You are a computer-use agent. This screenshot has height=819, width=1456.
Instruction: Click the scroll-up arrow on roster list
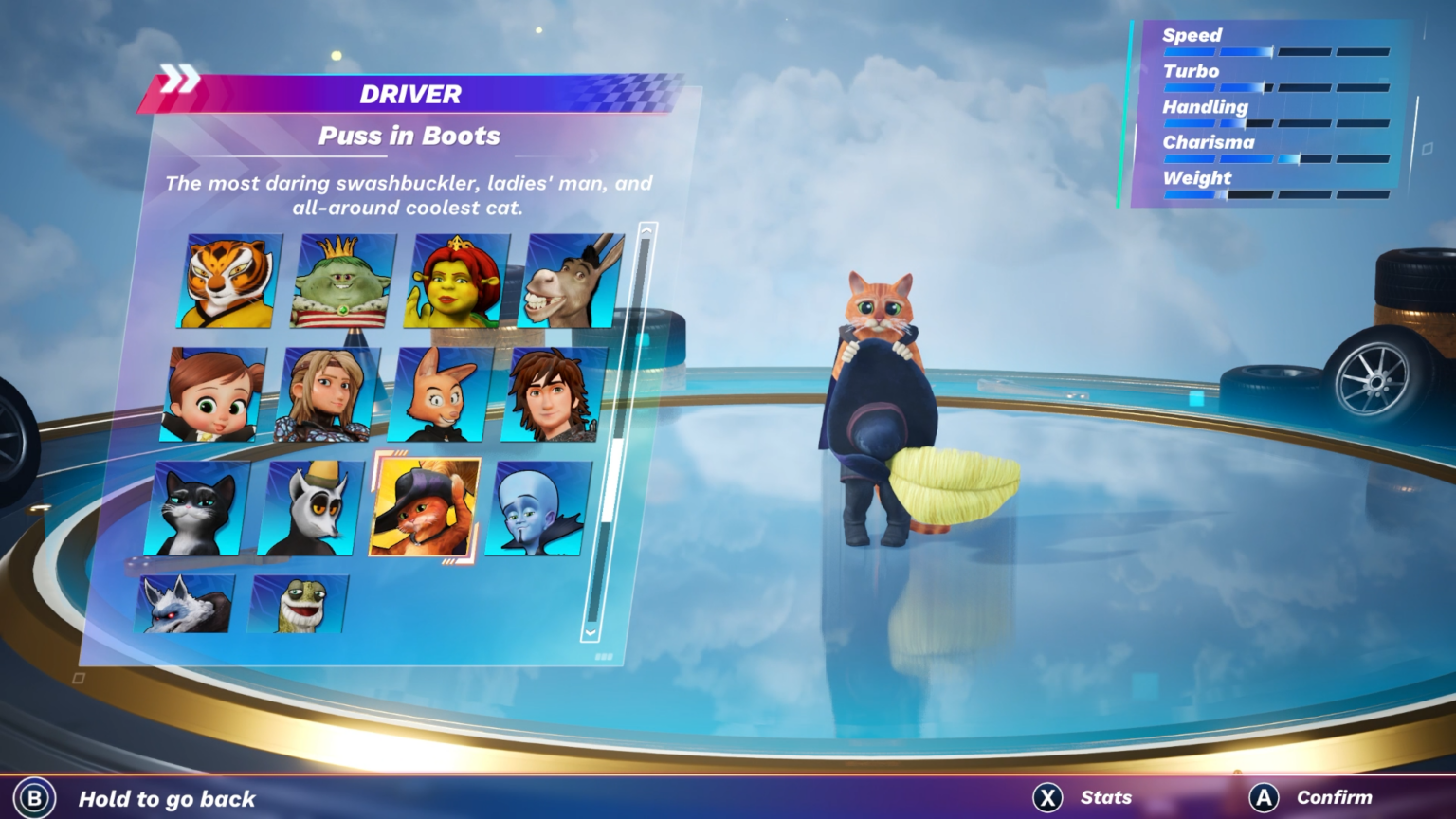(x=646, y=229)
